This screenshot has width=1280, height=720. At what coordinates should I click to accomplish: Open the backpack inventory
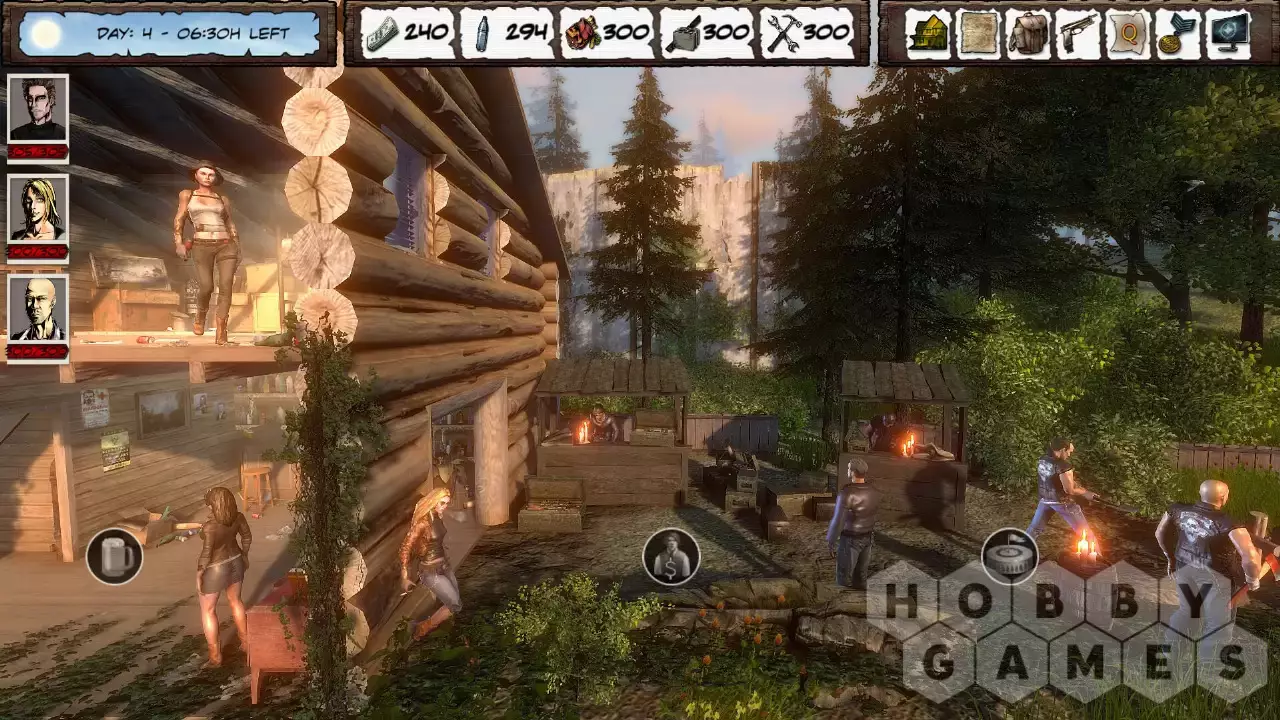[1028, 34]
